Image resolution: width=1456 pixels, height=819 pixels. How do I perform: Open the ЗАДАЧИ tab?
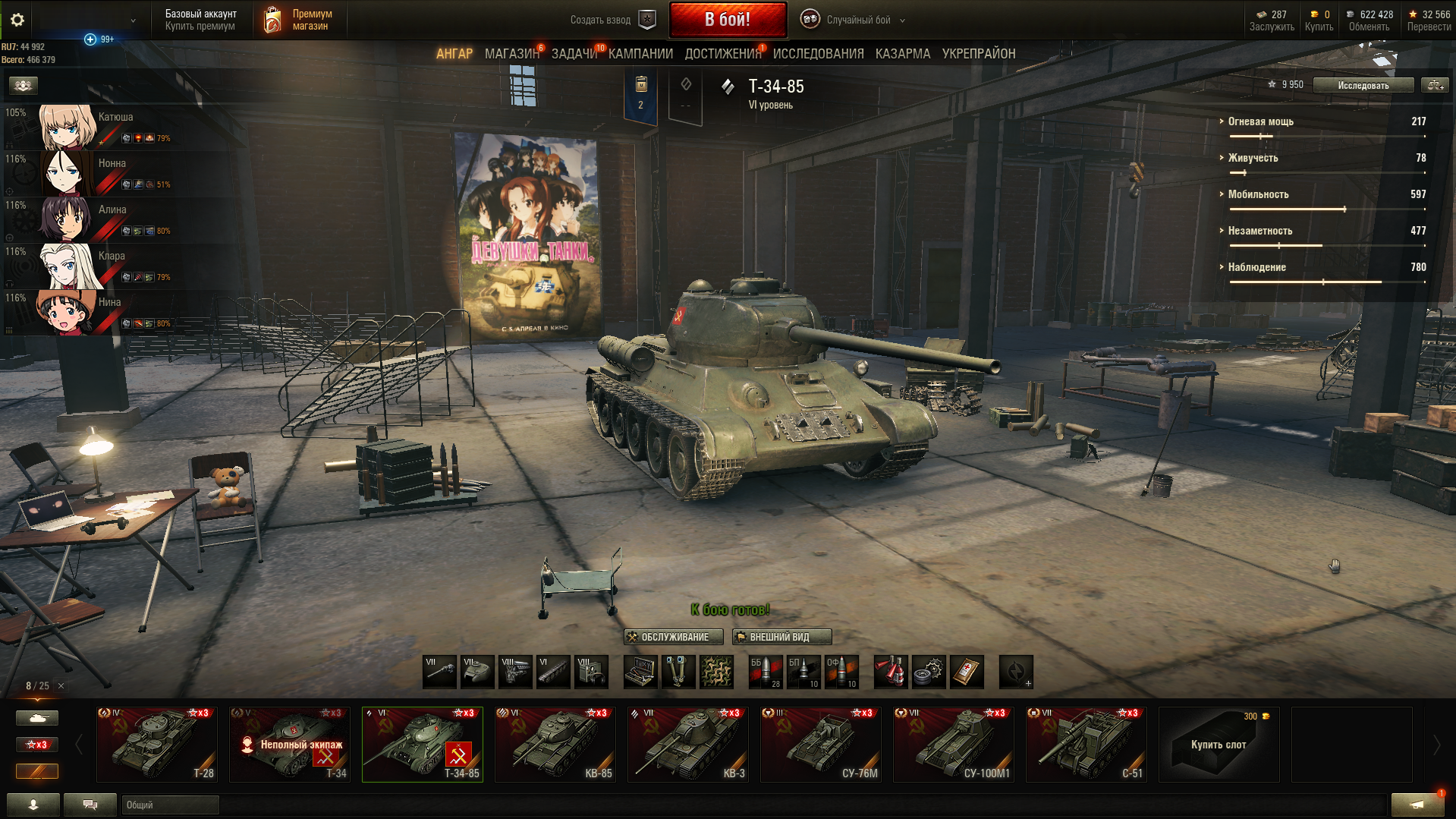click(574, 54)
